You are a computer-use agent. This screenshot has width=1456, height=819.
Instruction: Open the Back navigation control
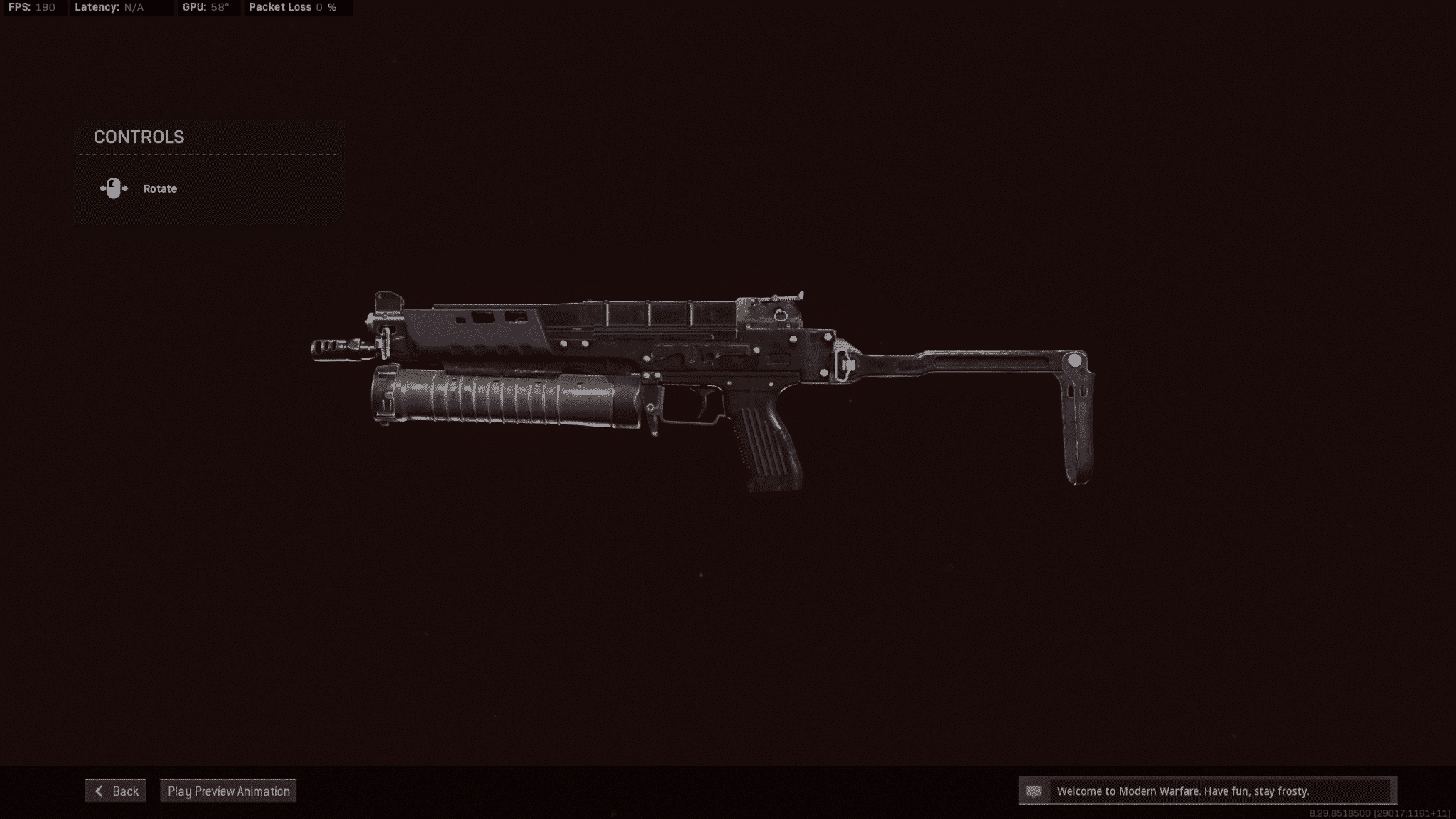(x=116, y=791)
